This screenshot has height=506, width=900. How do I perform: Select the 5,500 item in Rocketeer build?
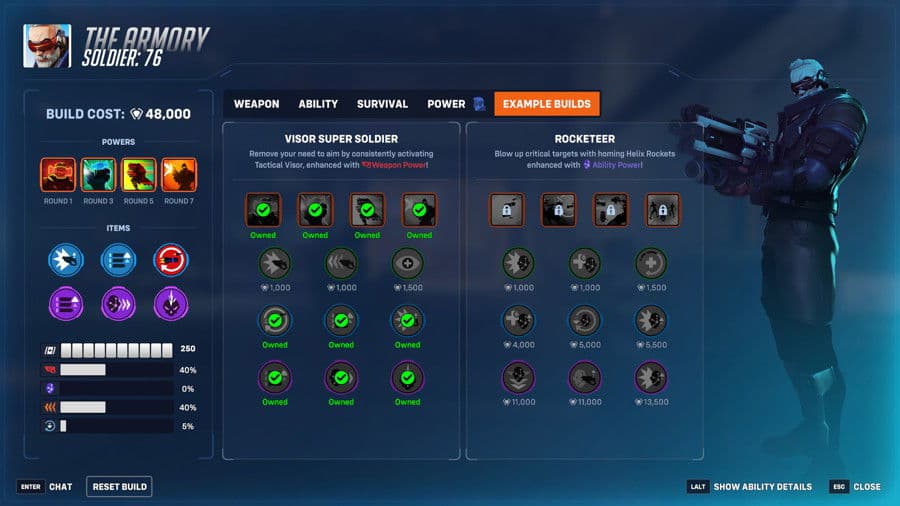point(651,320)
